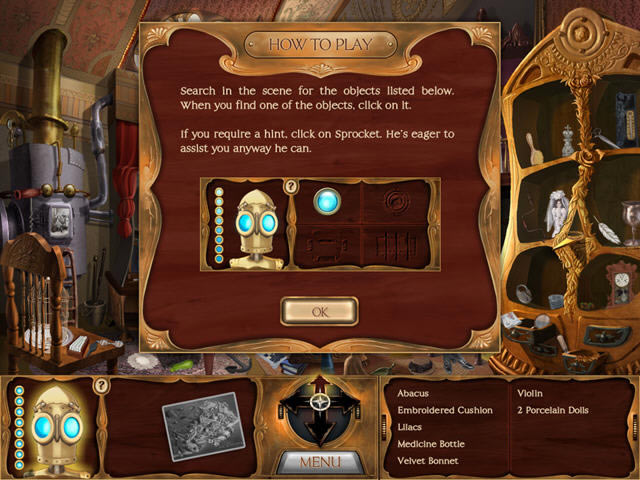
Task: Choose Violin from the object list
Action: tap(531, 393)
